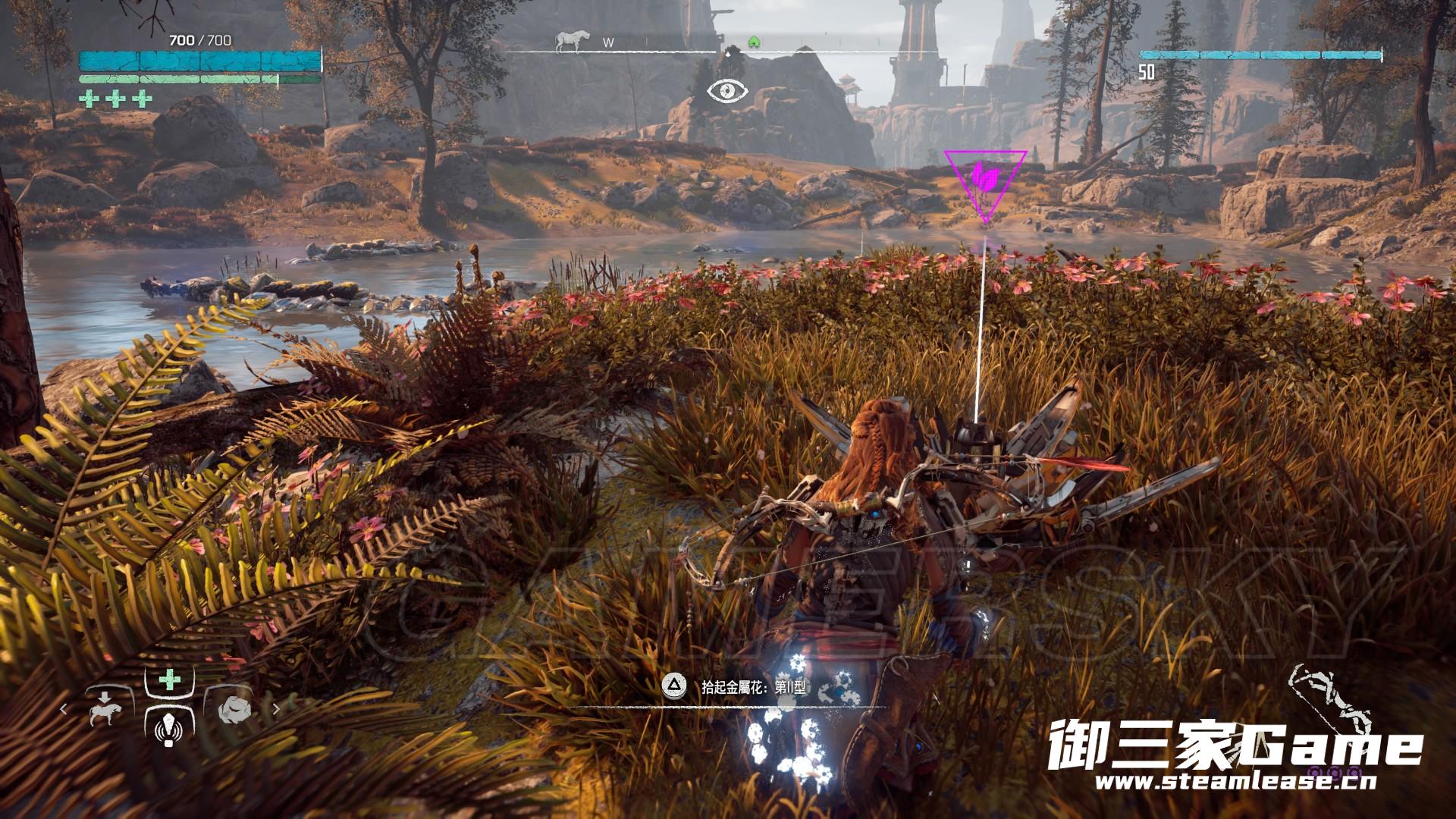The image size is (1456, 819).
Task: Use the green cross medicine pouch slot
Action: pyautogui.click(x=168, y=680)
